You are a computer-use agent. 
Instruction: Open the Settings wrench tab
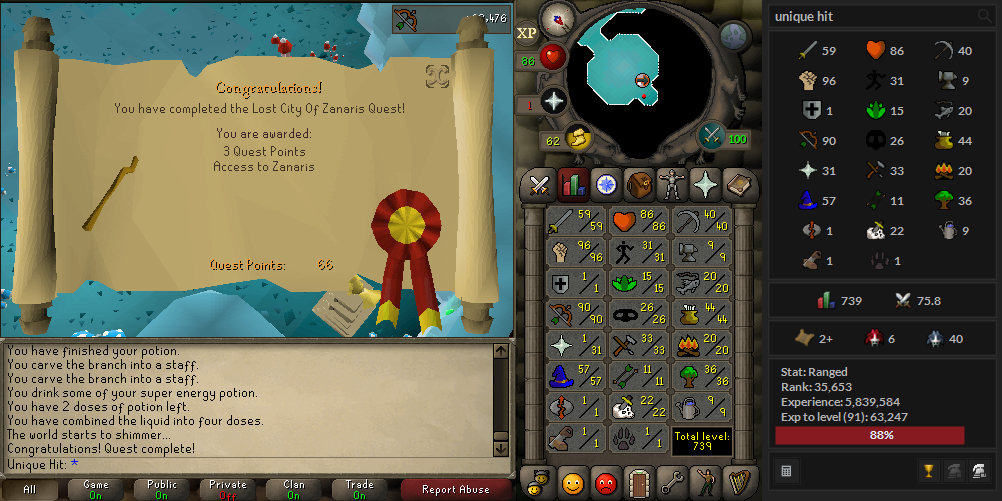[x=672, y=482]
